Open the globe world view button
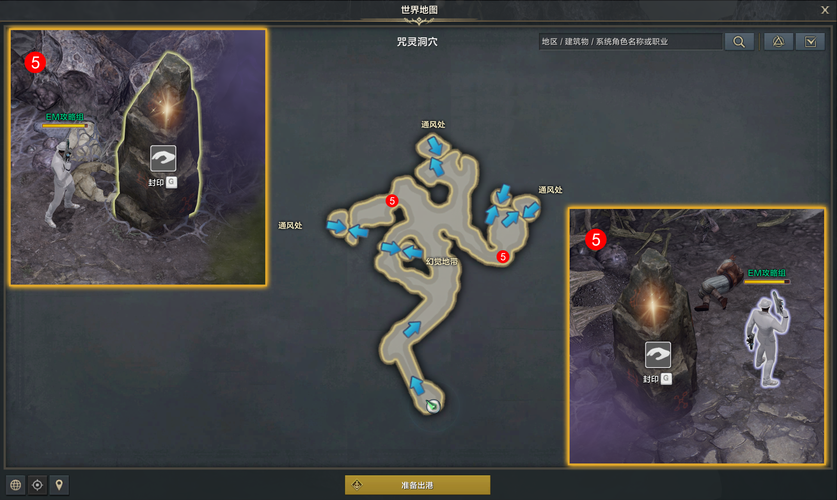Screen dimensions: 837x500 [x=15, y=485]
